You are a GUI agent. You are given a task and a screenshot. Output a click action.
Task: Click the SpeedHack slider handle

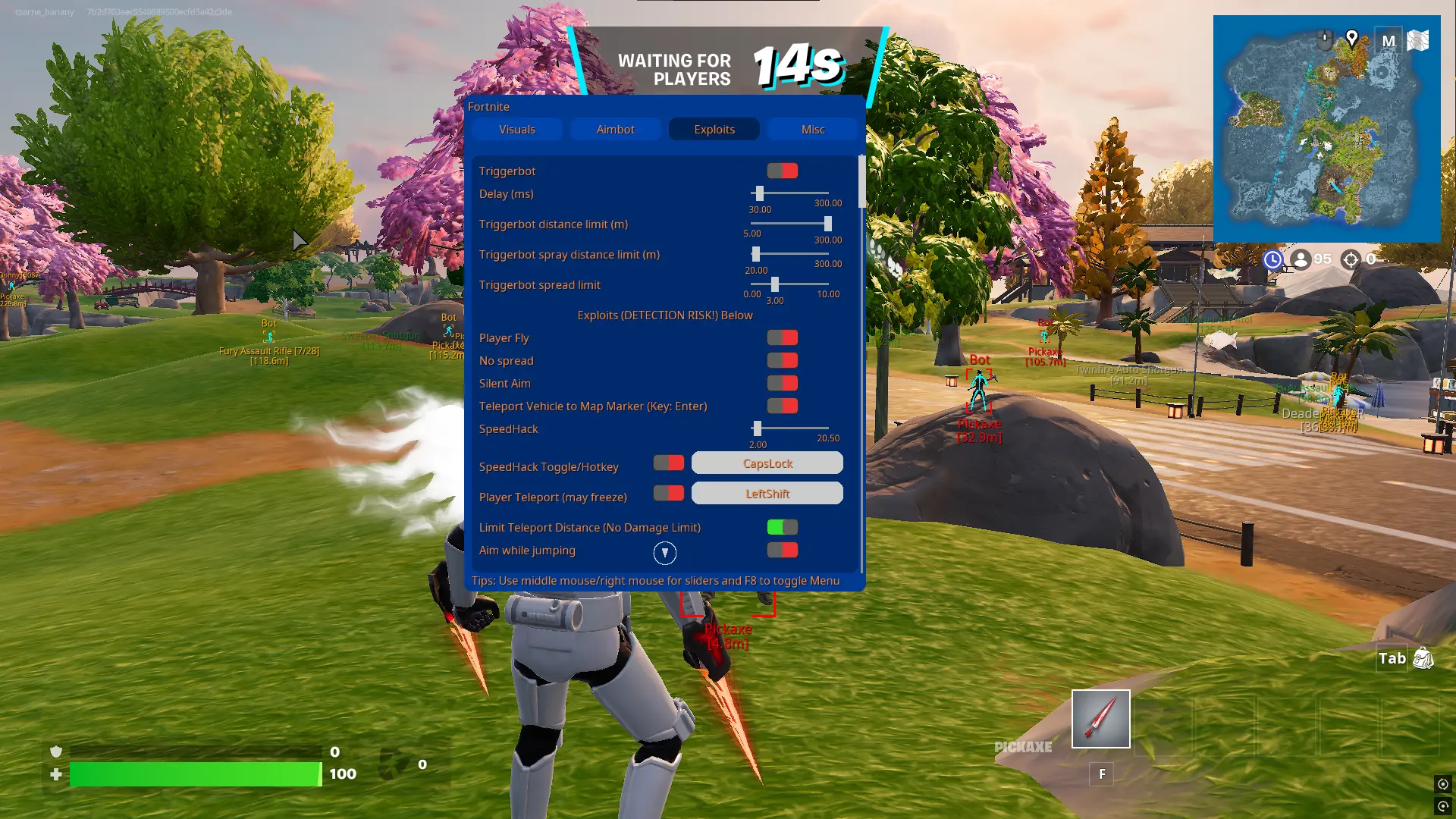tap(757, 429)
